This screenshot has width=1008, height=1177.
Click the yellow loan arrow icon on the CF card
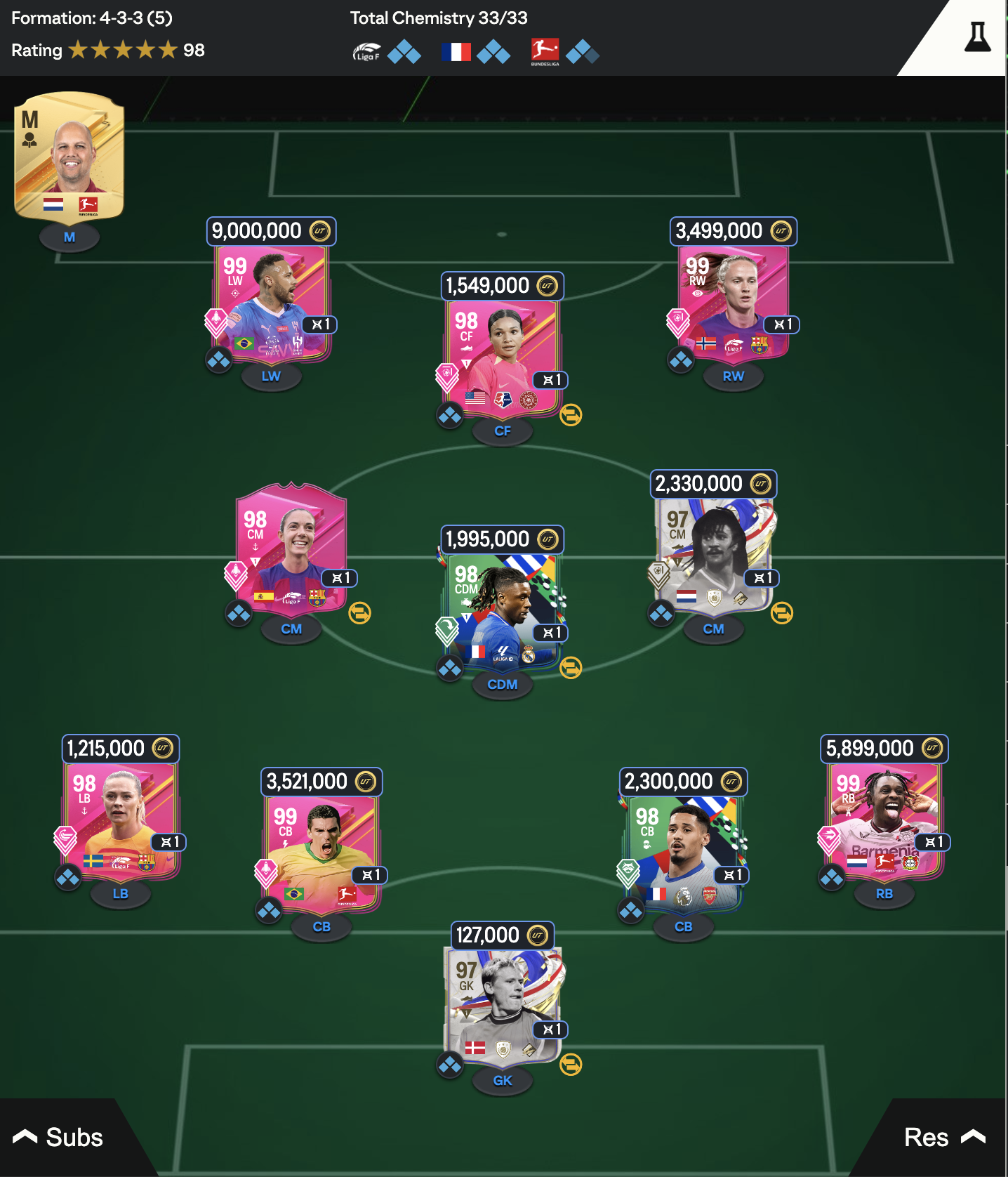coord(572,416)
